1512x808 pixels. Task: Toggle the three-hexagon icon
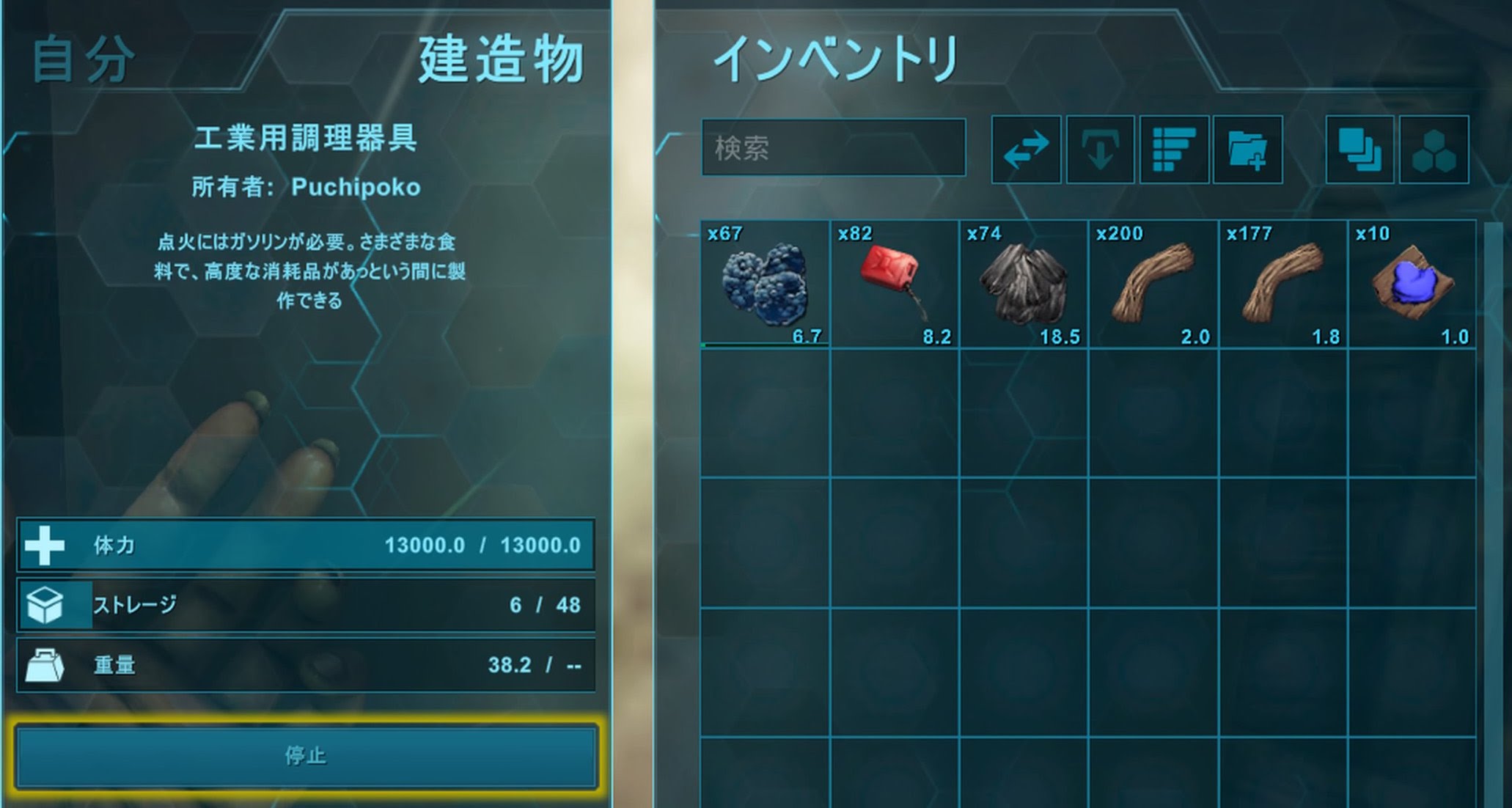1434,150
